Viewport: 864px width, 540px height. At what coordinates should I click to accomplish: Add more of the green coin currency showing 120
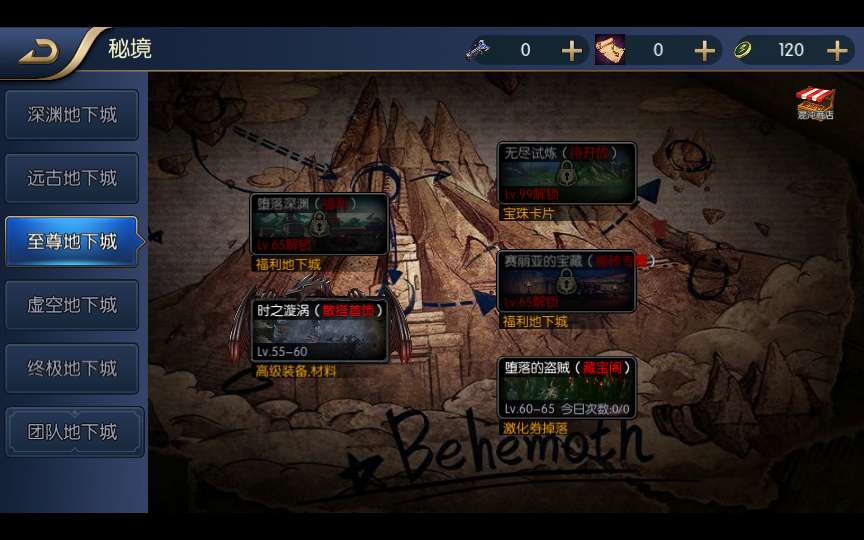click(x=837, y=50)
